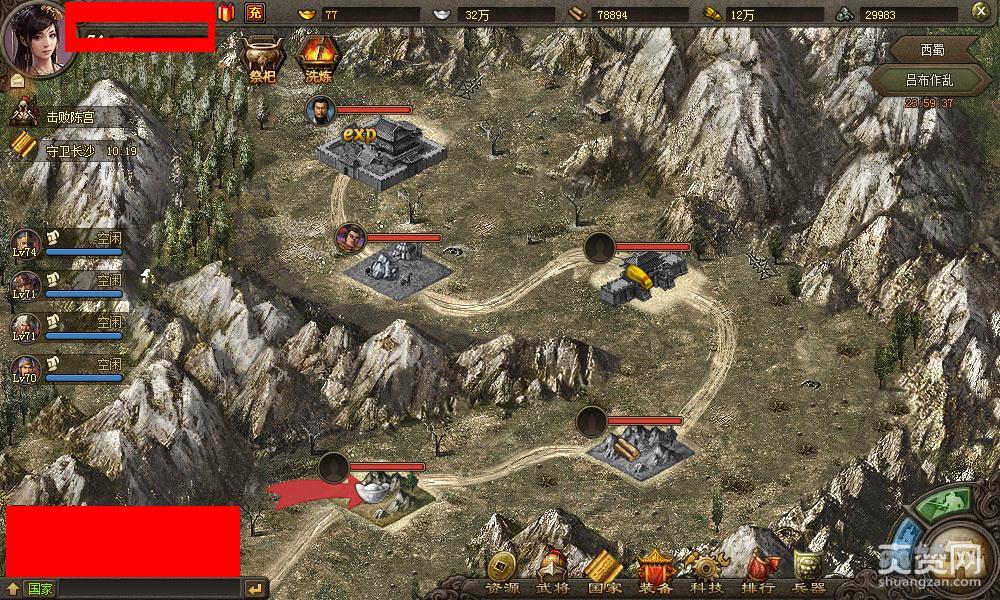
Task: Click the 国家 chat channel selector
Action: (x=40, y=589)
